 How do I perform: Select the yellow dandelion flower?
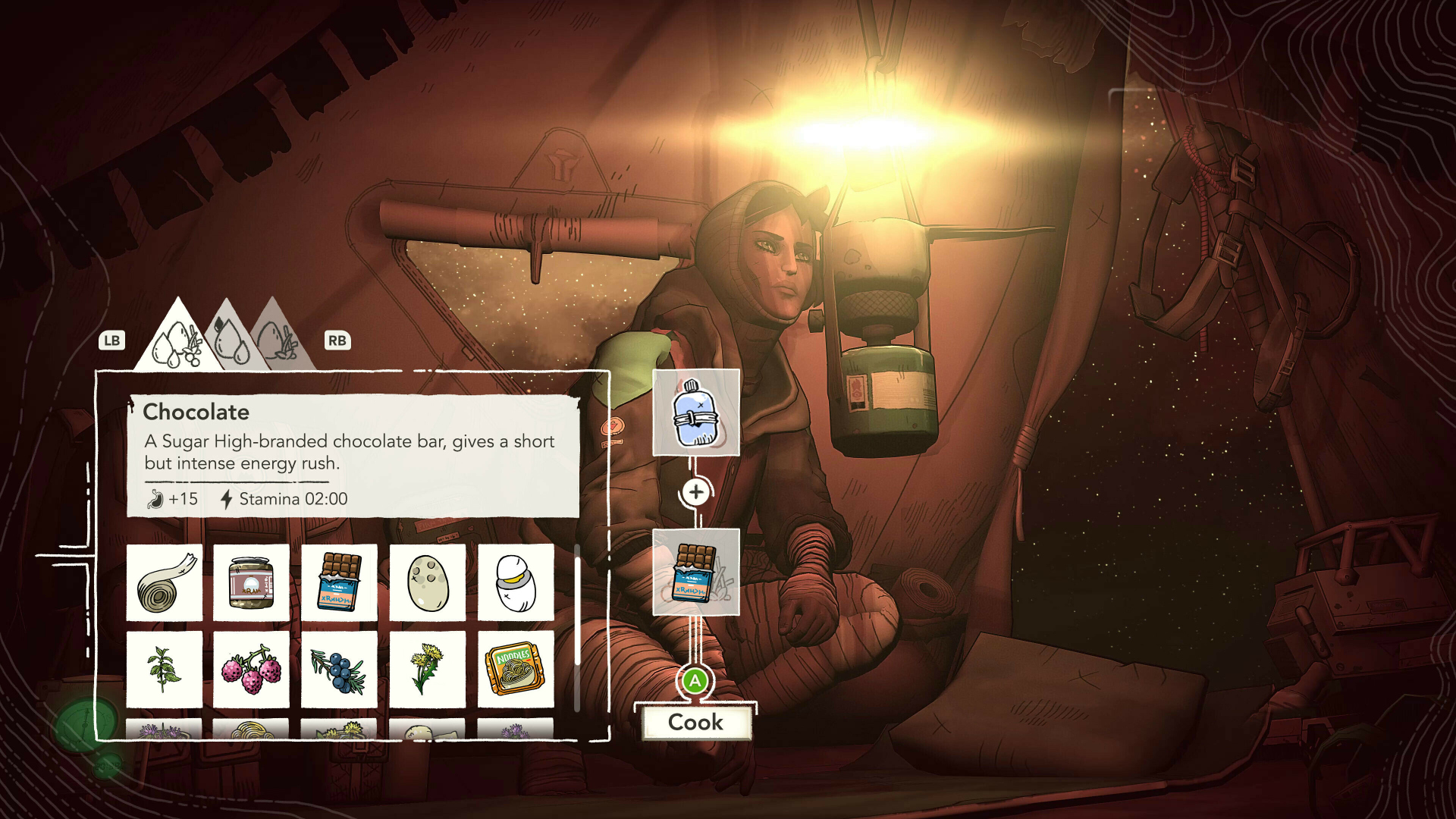(x=428, y=669)
